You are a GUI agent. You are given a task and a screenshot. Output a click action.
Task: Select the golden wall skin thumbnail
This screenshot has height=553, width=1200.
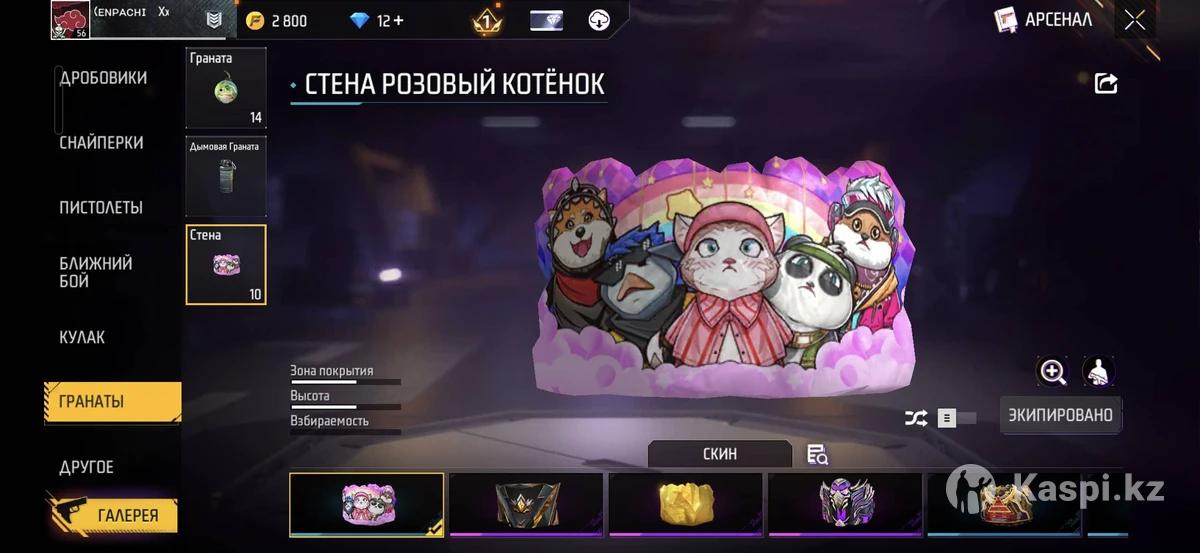pos(685,505)
